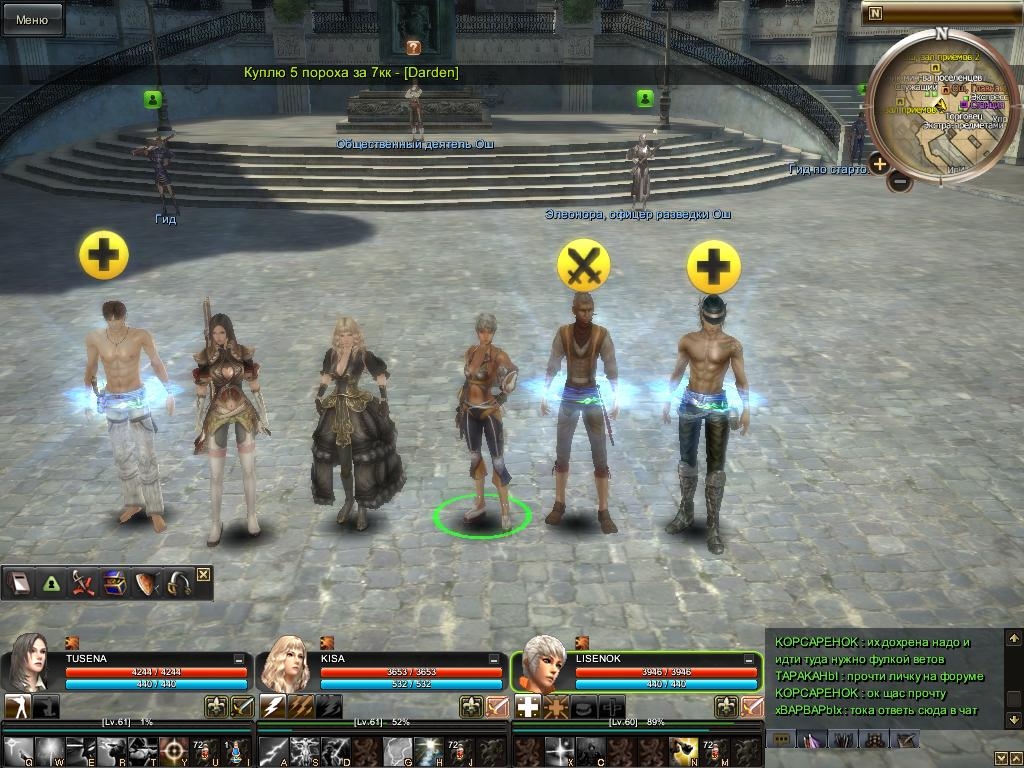
Task: Select the headset icon in the toolbar
Action: (x=179, y=584)
